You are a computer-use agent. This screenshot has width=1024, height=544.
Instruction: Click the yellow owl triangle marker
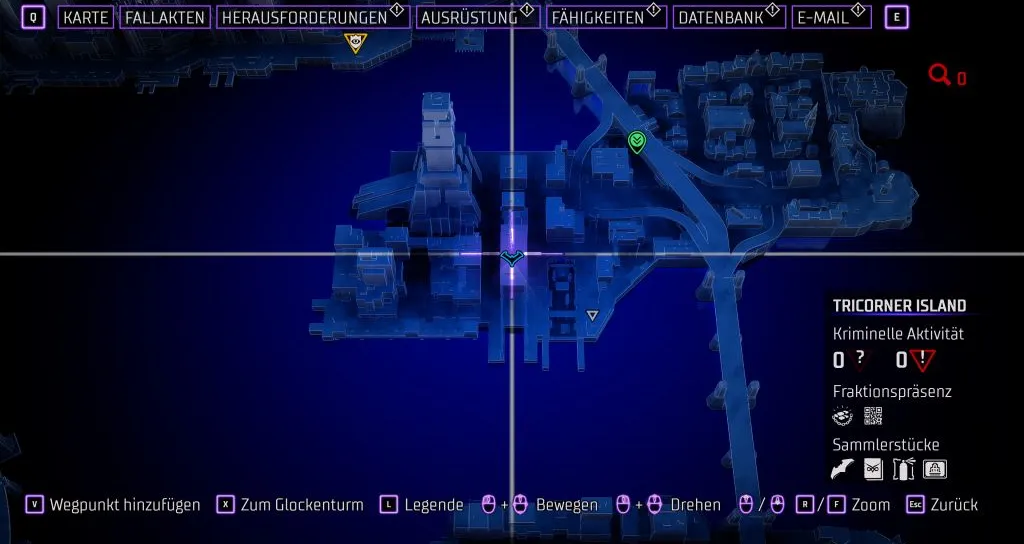coord(354,42)
